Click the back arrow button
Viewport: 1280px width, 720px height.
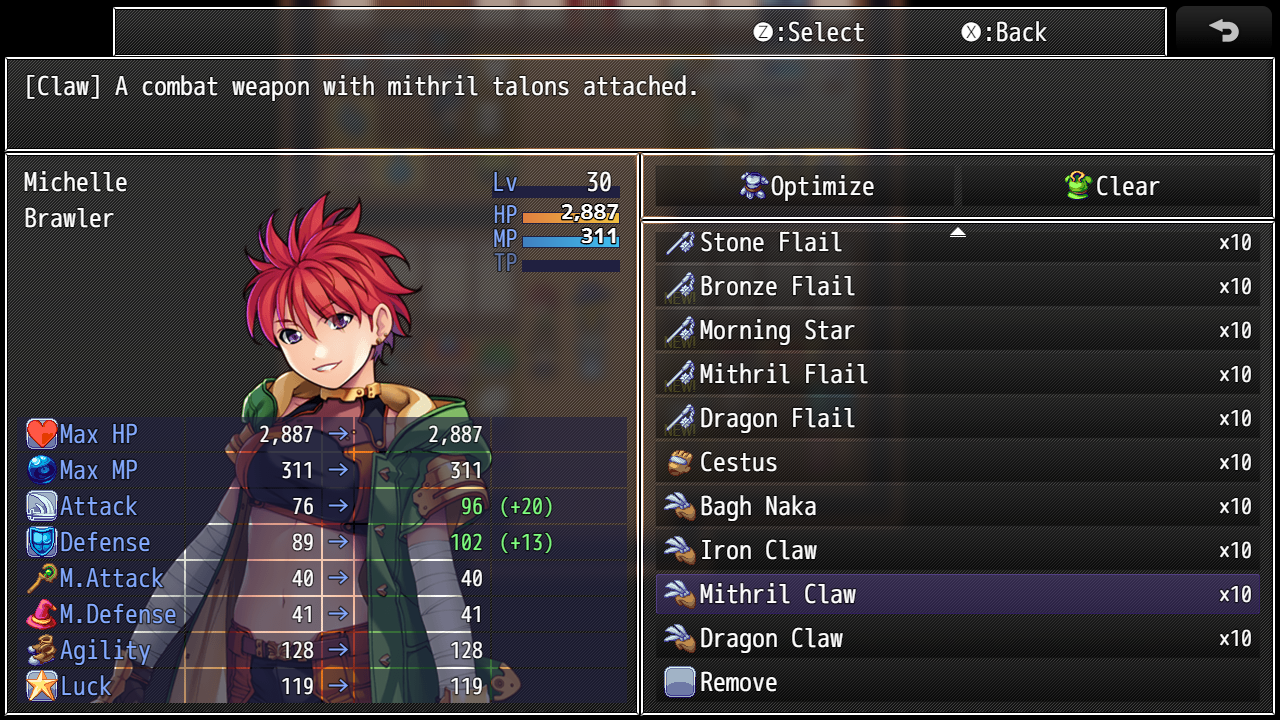1223,31
